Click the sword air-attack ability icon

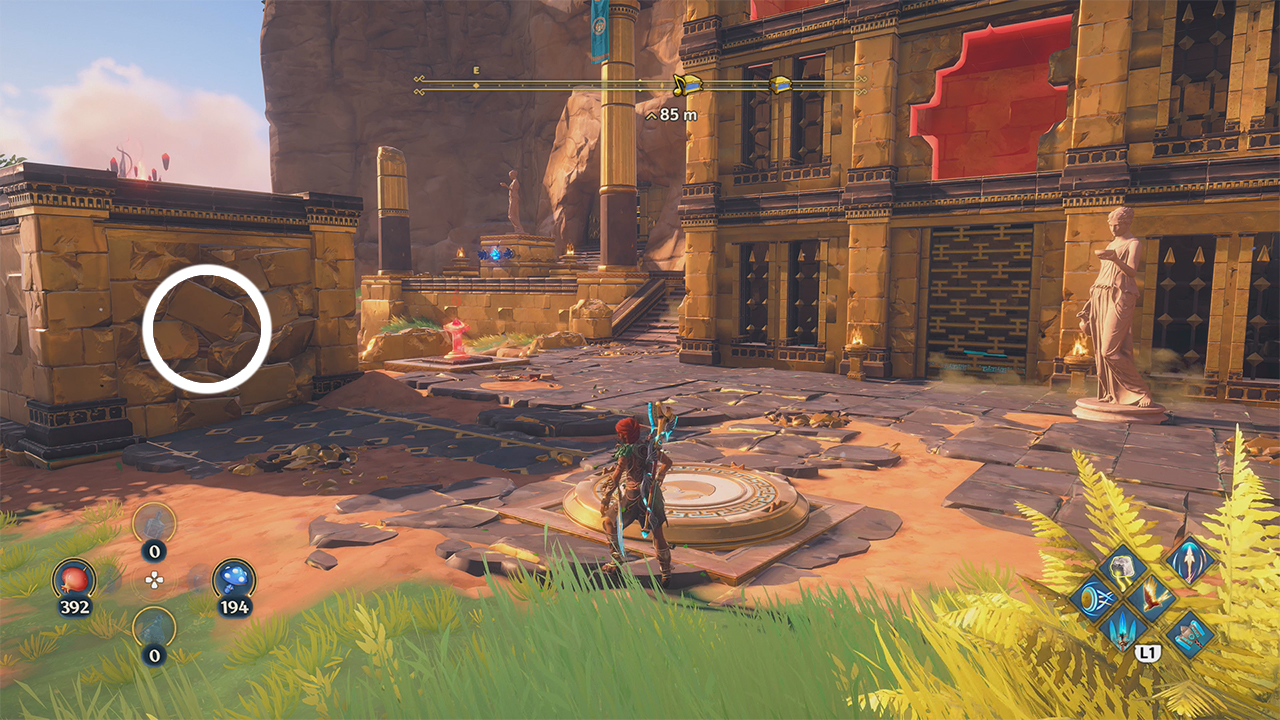pyautogui.click(x=1123, y=629)
